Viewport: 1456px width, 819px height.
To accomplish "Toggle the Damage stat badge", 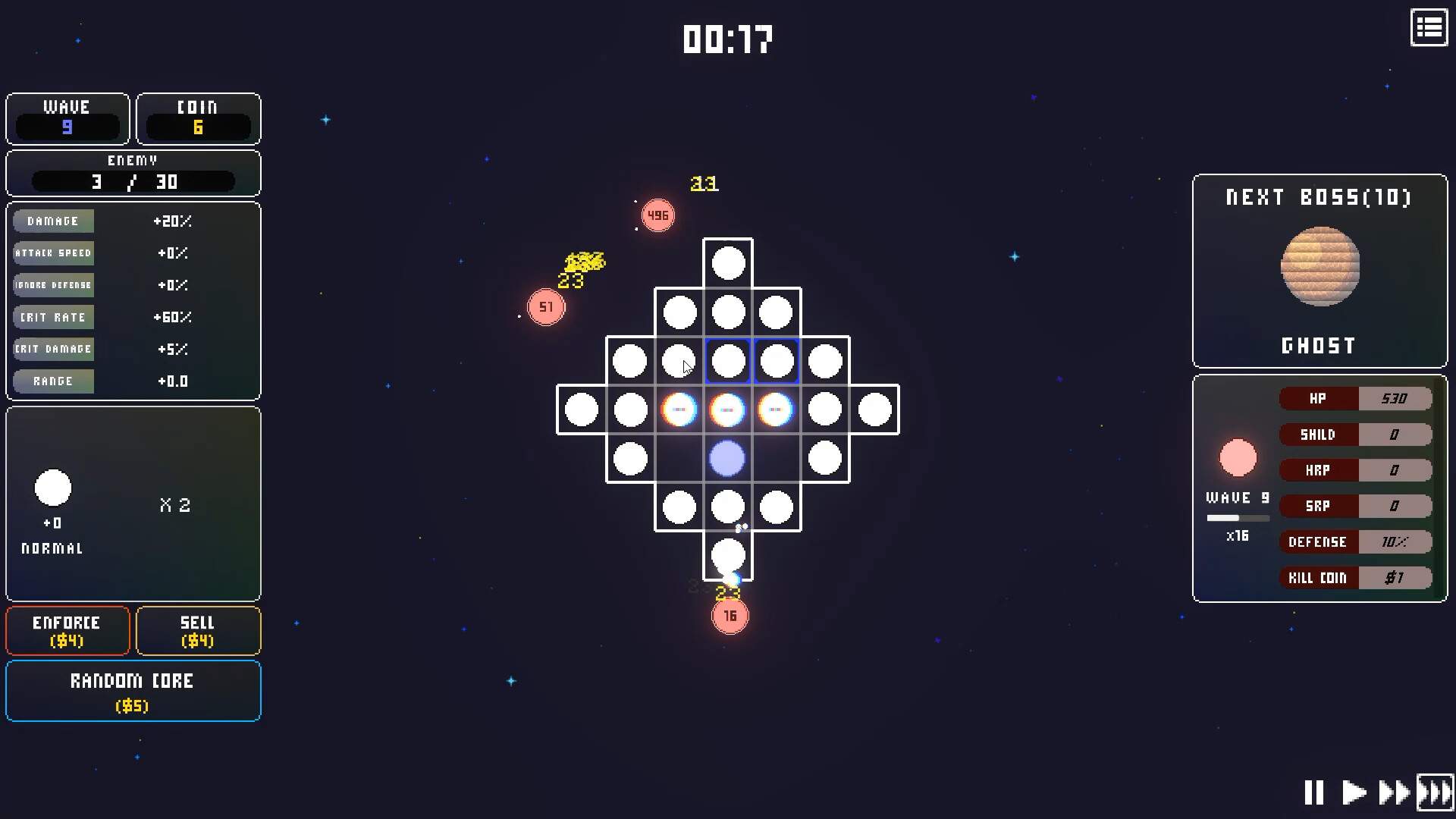I will [53, 221].
